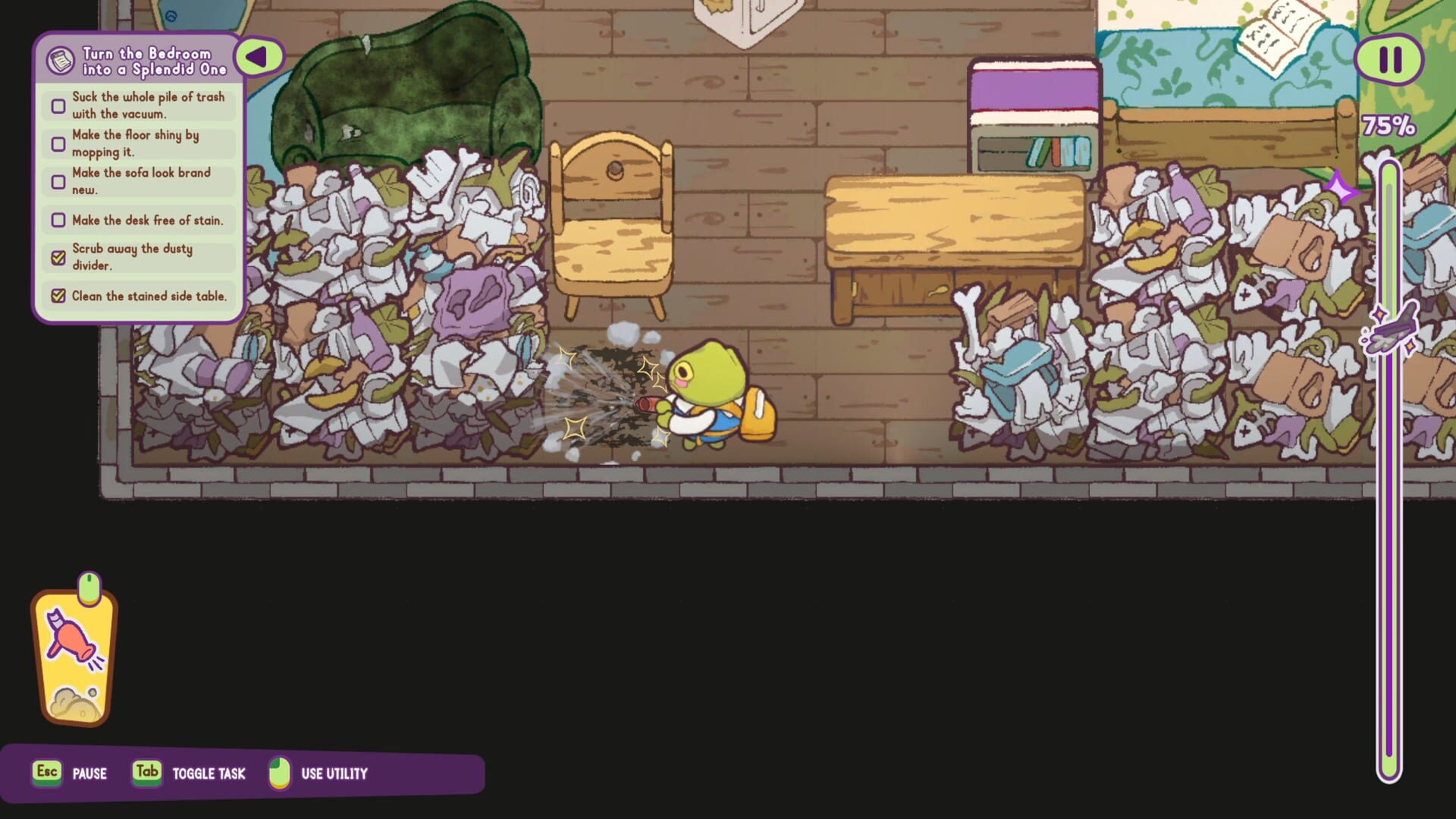Click the Esc key badge in the hint bar
Screen dimensions: 1456x819
[x=46, y=773]
